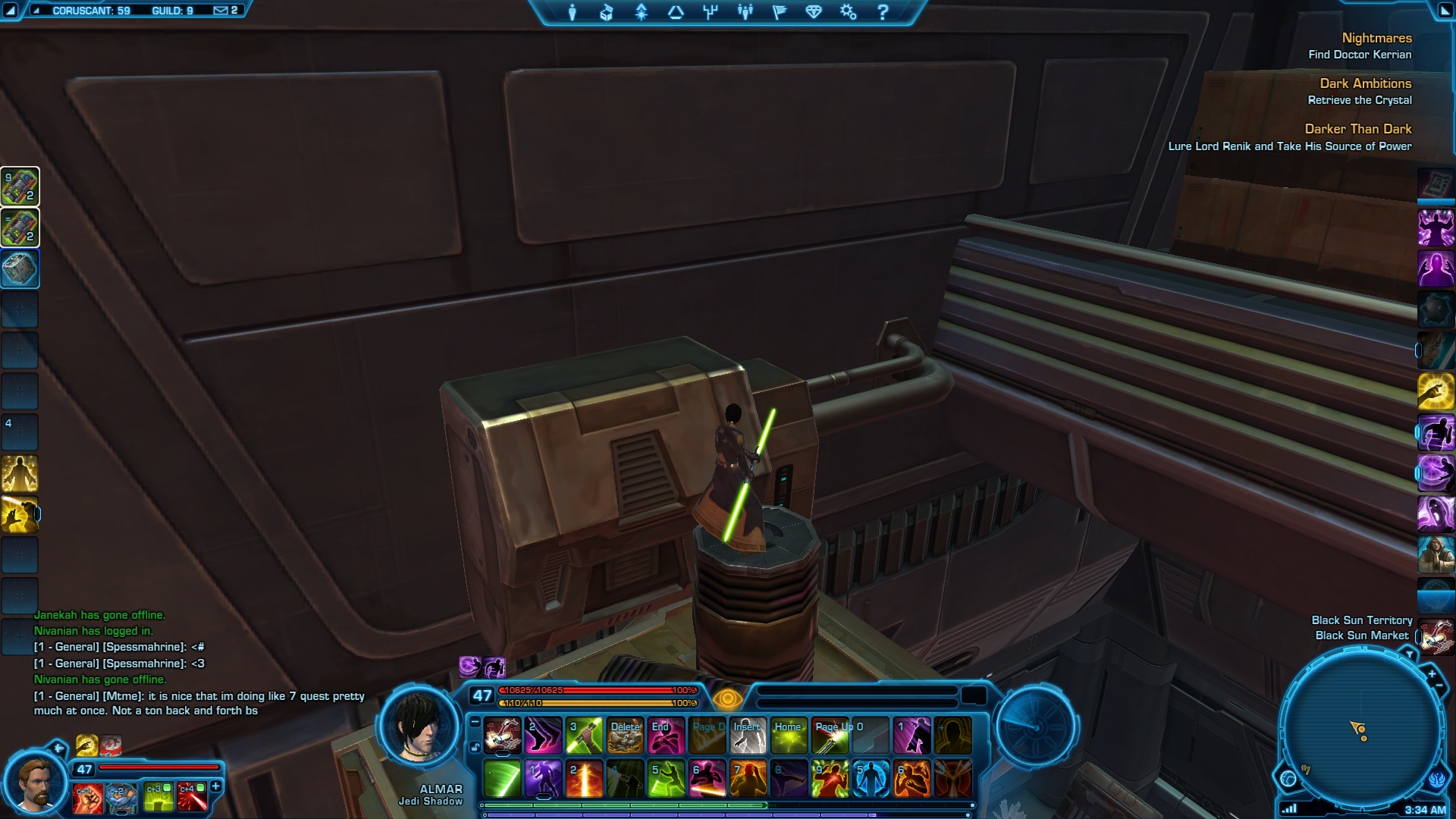Screen dimensions: 1456x819
Task: Open the world map globe button
Action: [x=1288, y=779]
